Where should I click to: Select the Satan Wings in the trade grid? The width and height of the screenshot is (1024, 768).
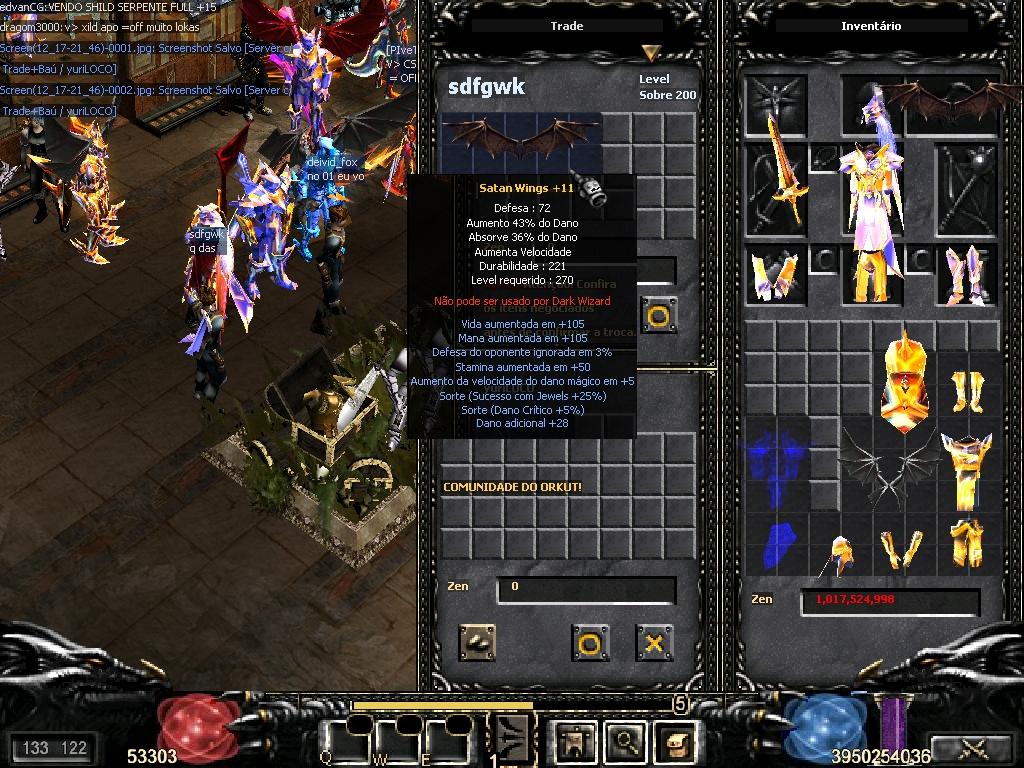[x=521, y=139]
